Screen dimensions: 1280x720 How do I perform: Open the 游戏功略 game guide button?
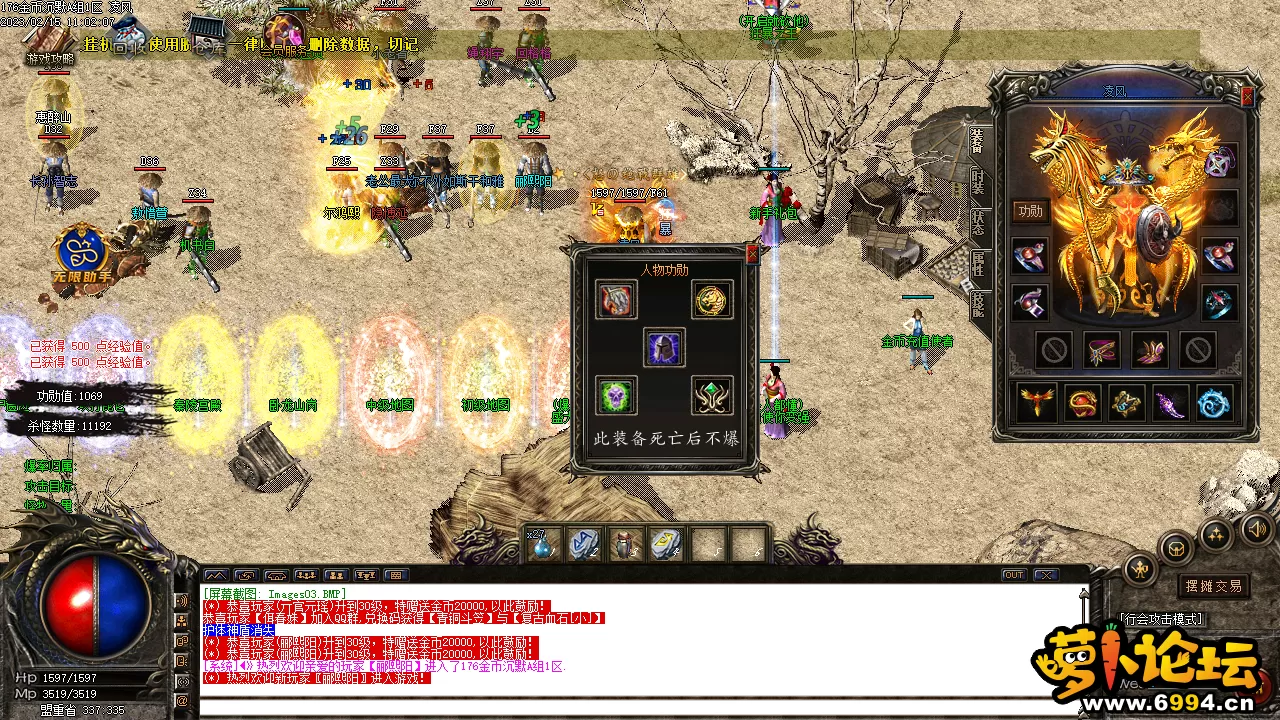point(50,59)
